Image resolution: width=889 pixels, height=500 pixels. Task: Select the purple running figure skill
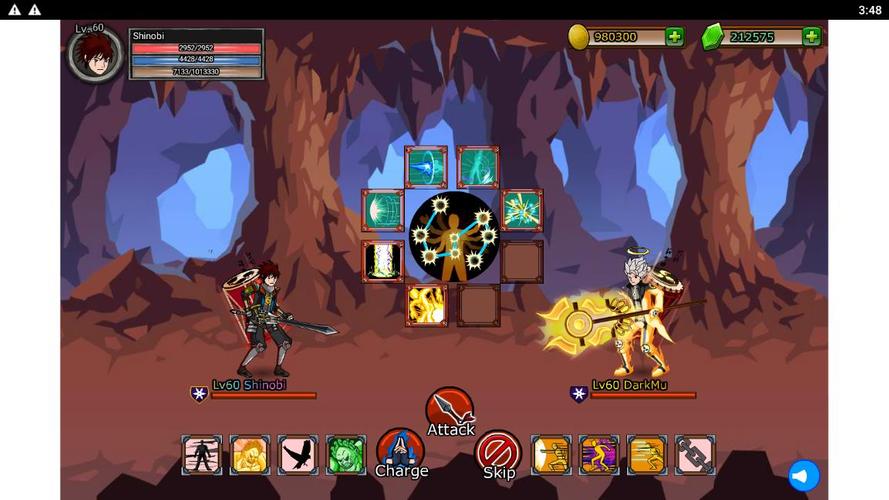click(x=599, y=455)
